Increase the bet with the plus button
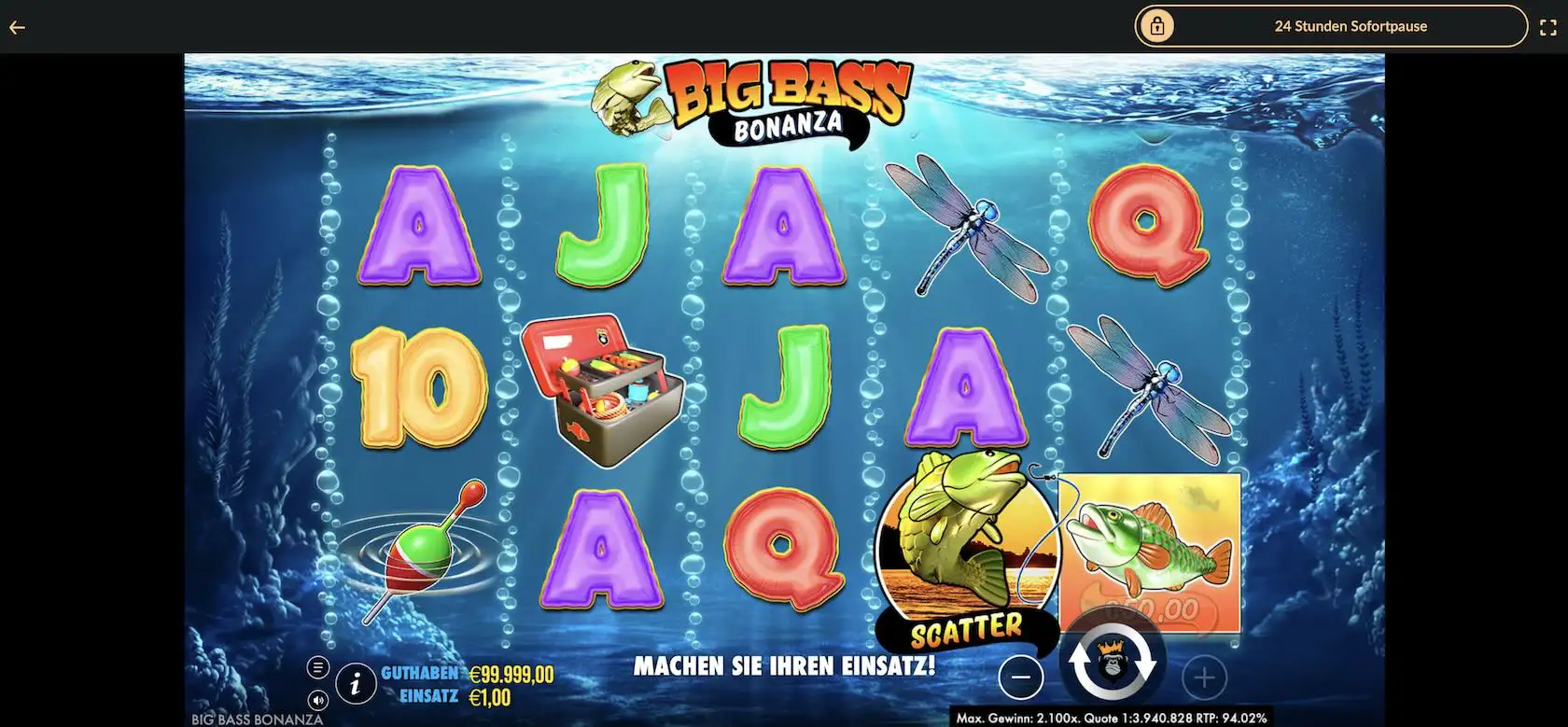 [x=1203, y=678]
